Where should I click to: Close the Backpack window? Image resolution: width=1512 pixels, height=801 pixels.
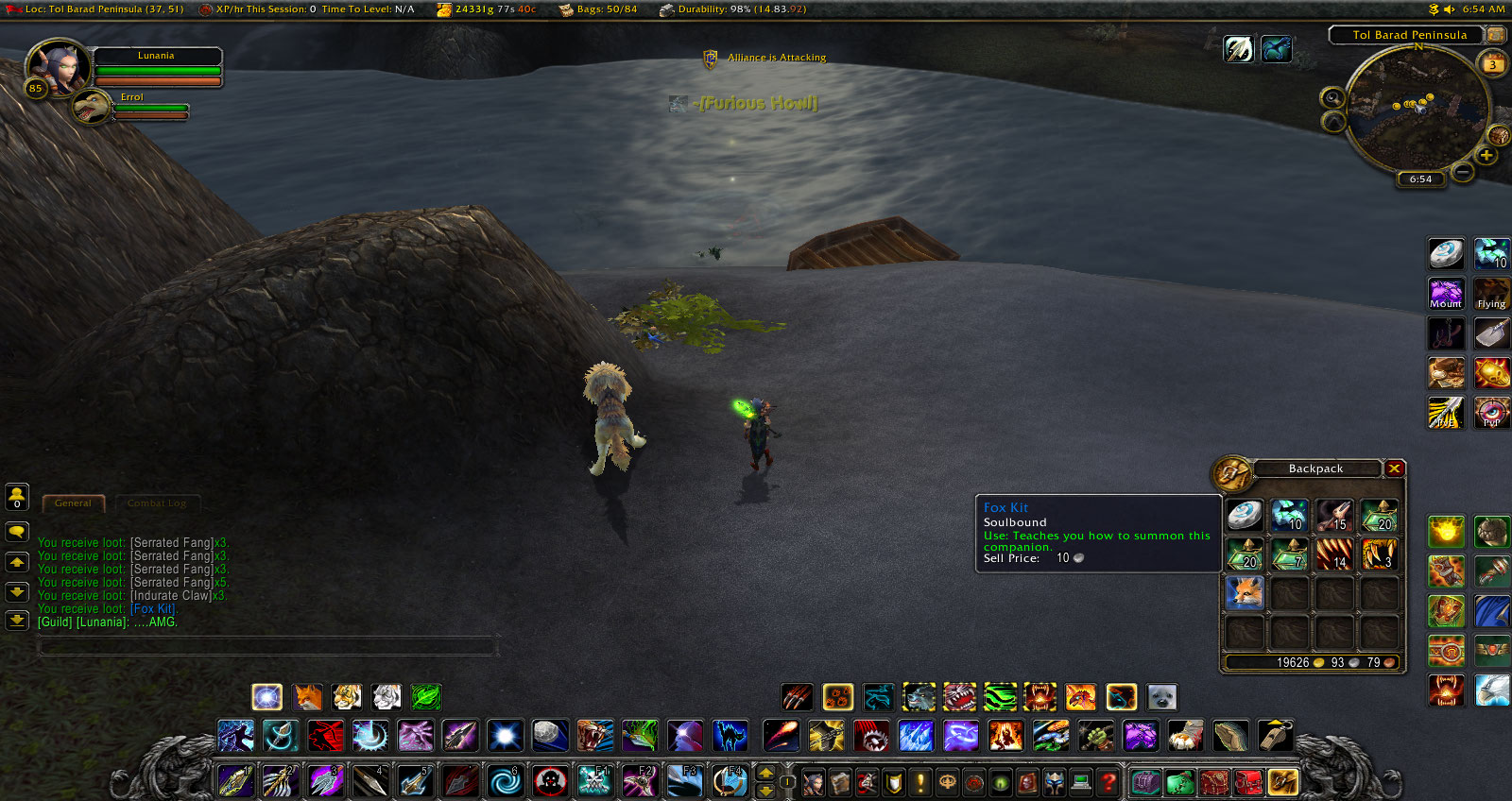click(x=1394, y=469)
